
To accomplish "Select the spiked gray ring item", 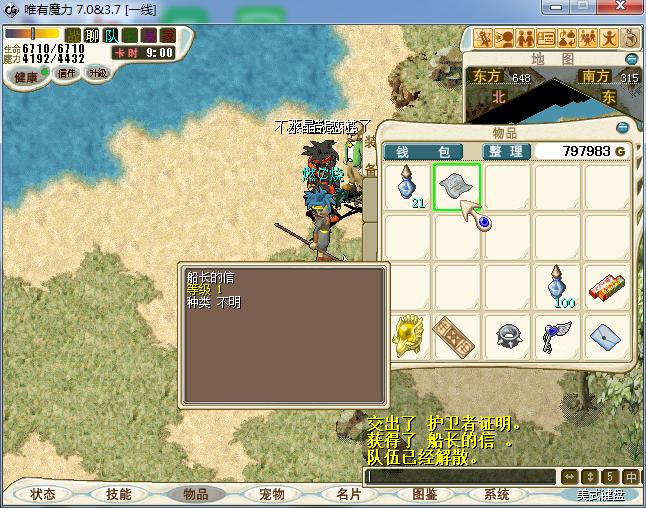I will (507, 337).
